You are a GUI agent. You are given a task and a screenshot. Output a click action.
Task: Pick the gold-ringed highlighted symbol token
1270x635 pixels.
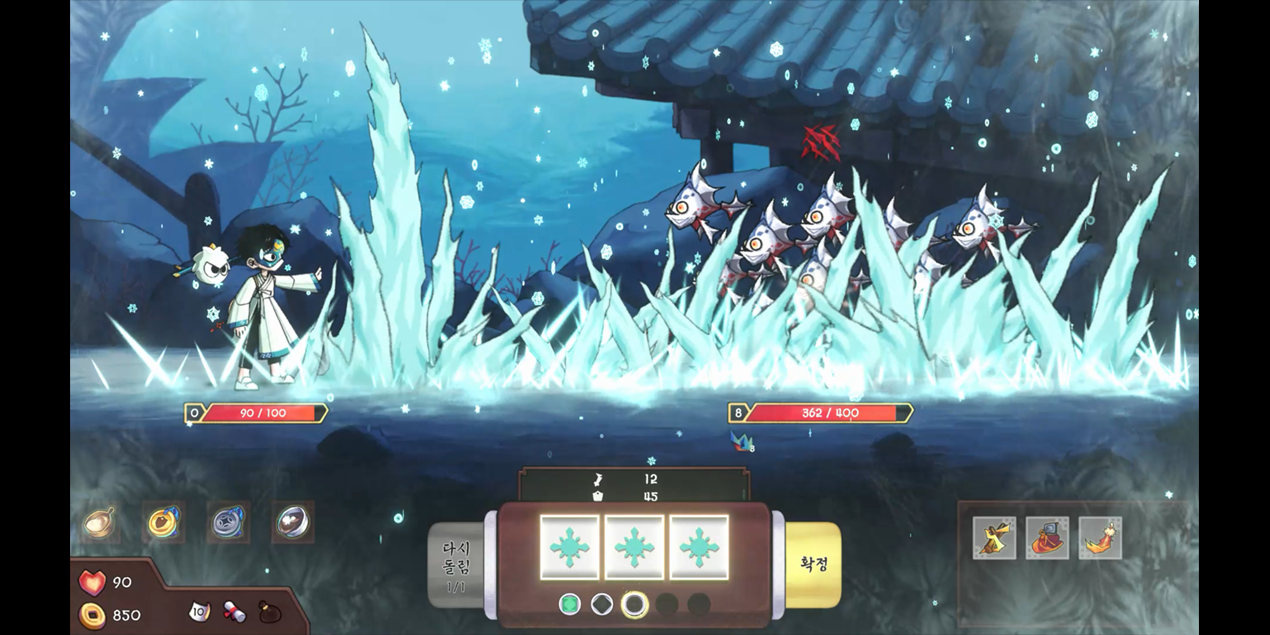coord(634,604)
